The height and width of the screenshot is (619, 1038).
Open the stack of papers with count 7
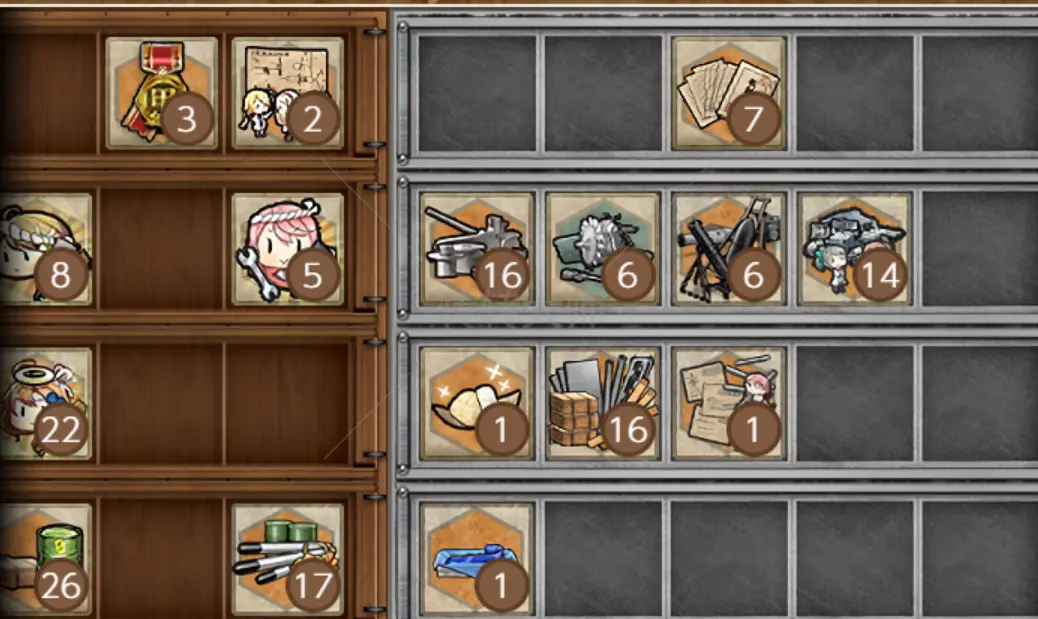click(729, 93)
